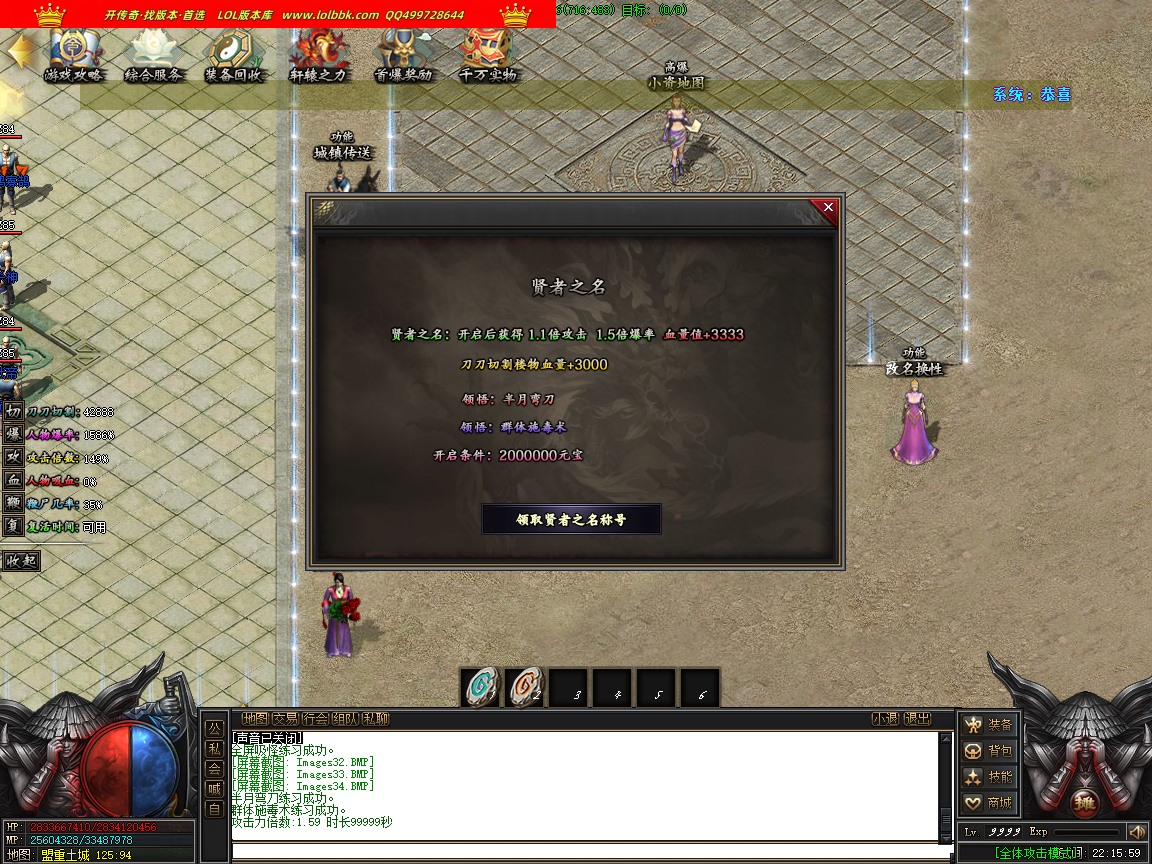Screen dimensions: 1152x864
Task: Select the first hotbar slot rune
Action: [x=481, y=688]
